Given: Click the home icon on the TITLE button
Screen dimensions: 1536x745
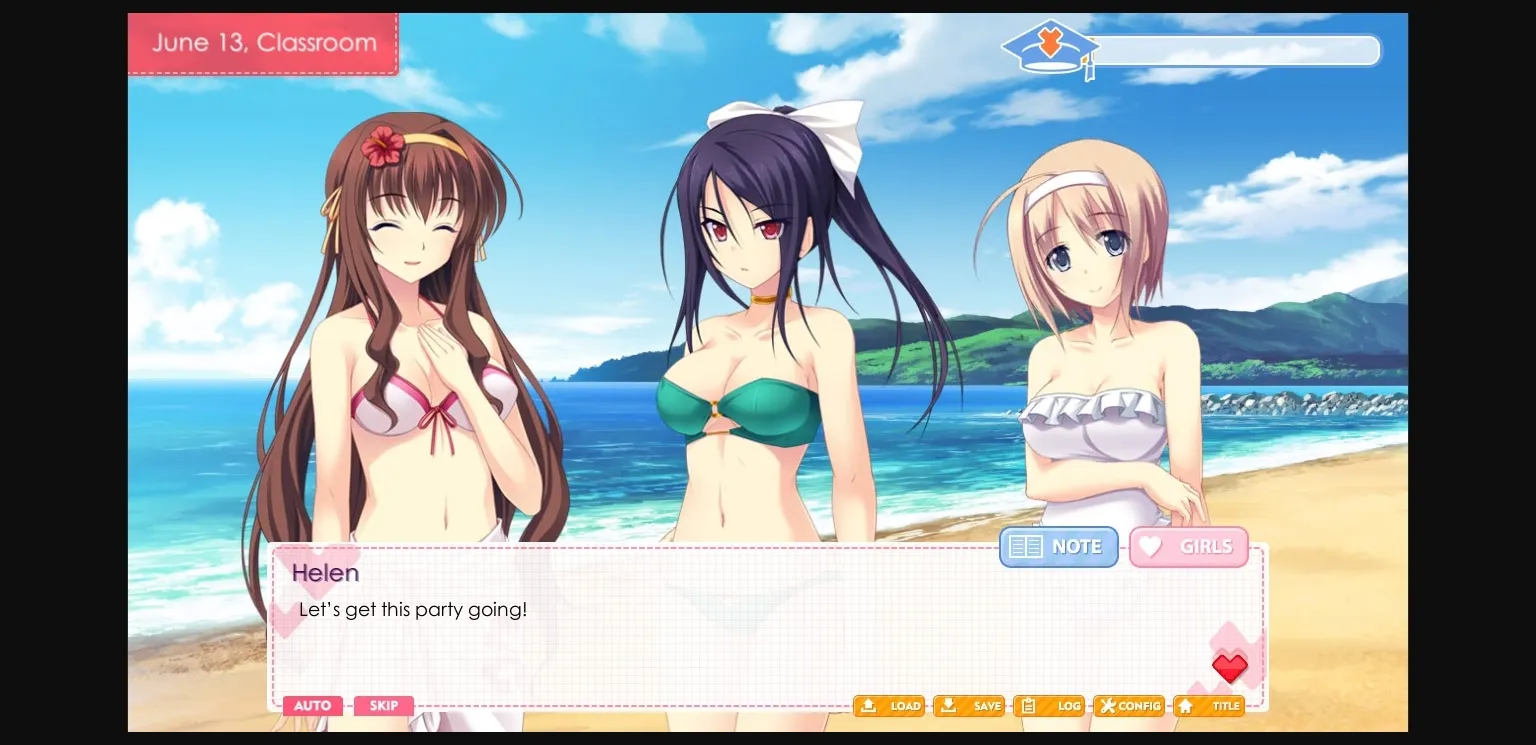Looking at the screenshot, I should (x=1186, y=705).
